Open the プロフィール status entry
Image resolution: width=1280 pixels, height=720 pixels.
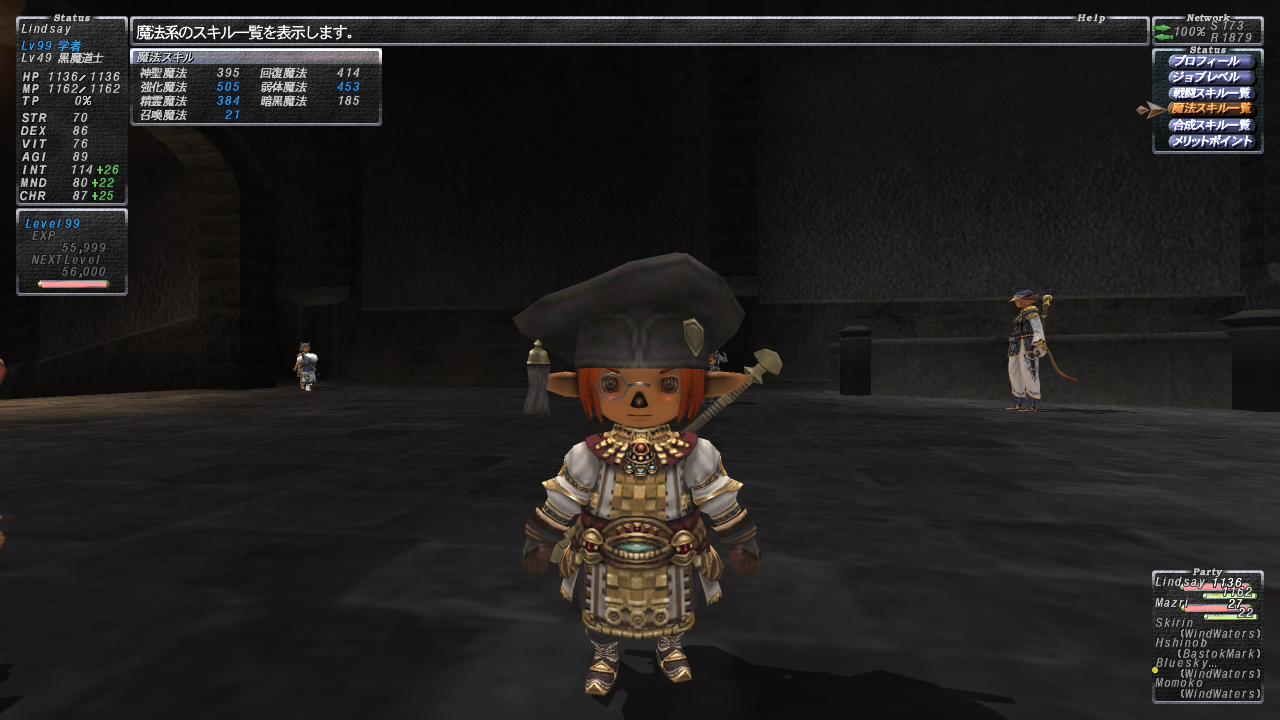[x=1210, y=61]
